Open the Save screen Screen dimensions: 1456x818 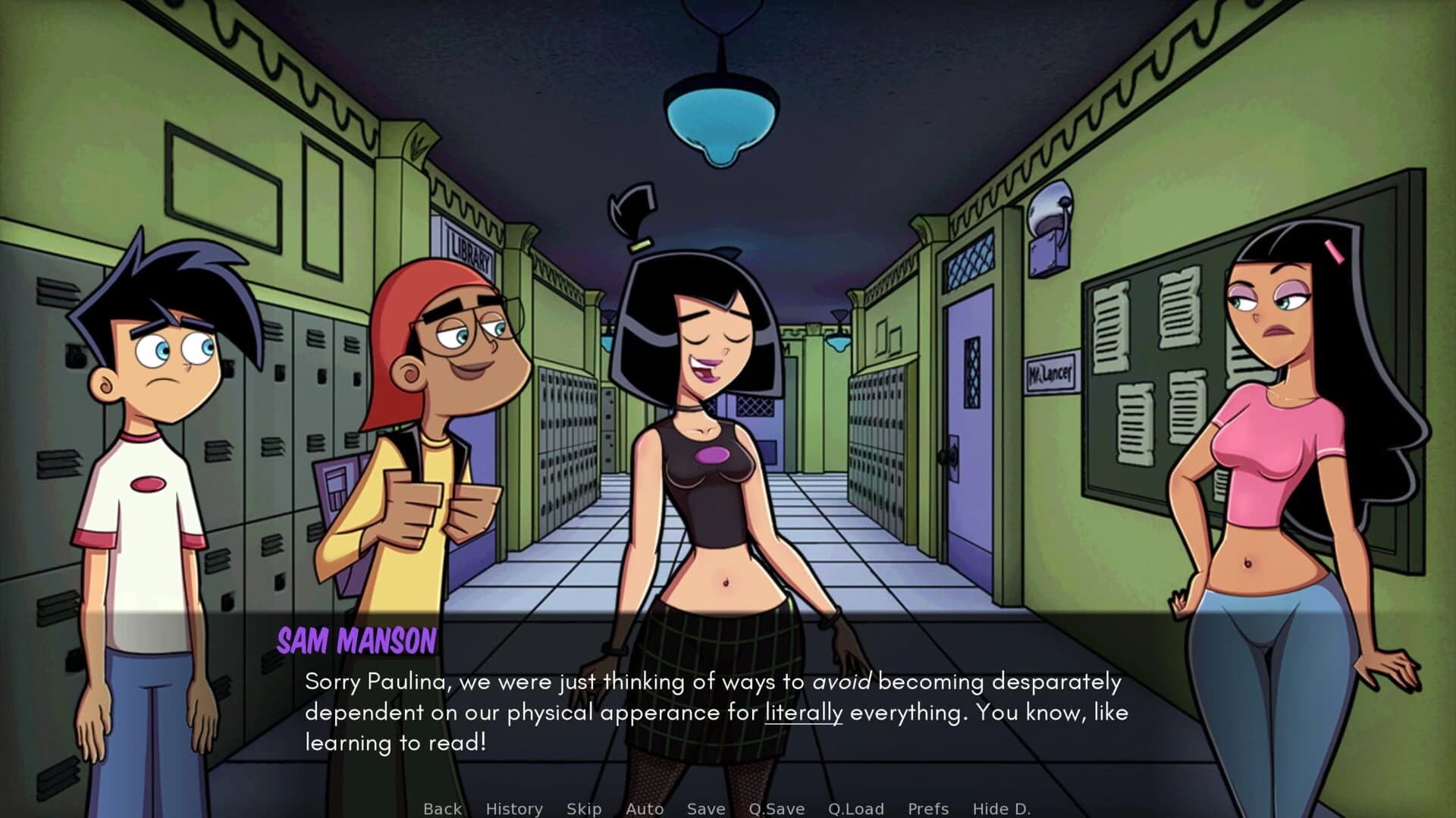[x=705, y=808]
